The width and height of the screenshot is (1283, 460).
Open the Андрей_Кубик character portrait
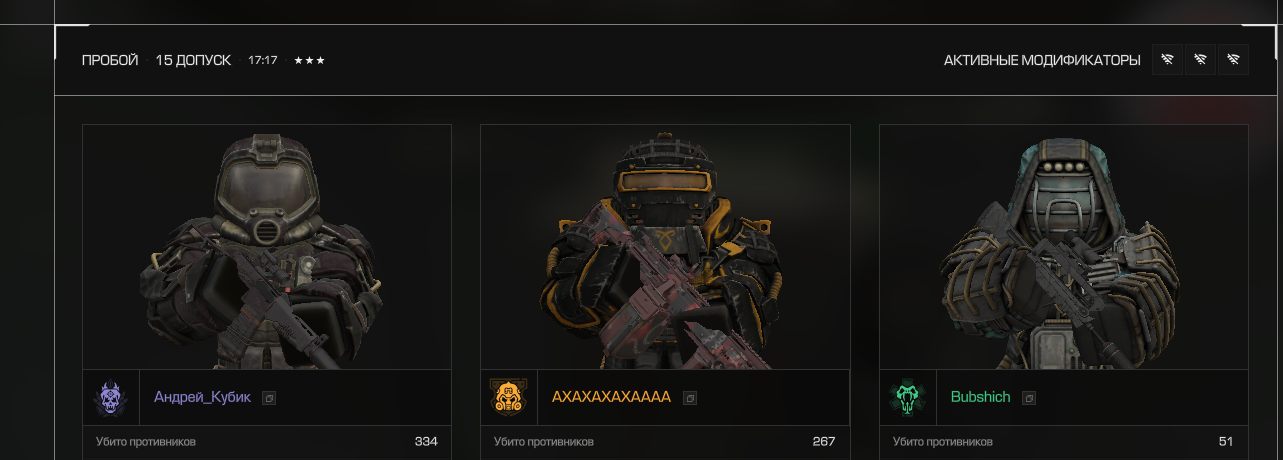(x=267, y=247)
